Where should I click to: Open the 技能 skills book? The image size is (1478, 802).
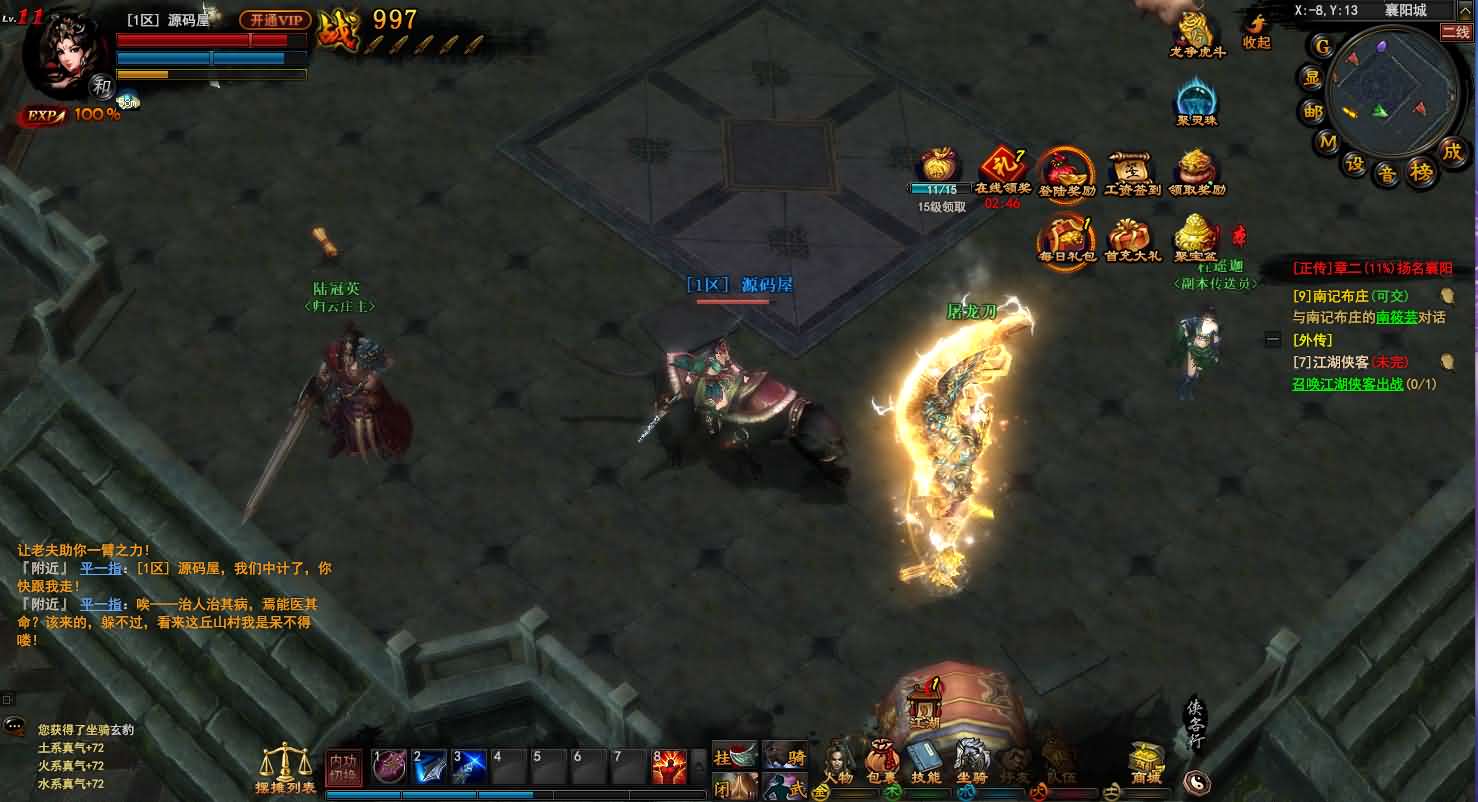(925, 761)
